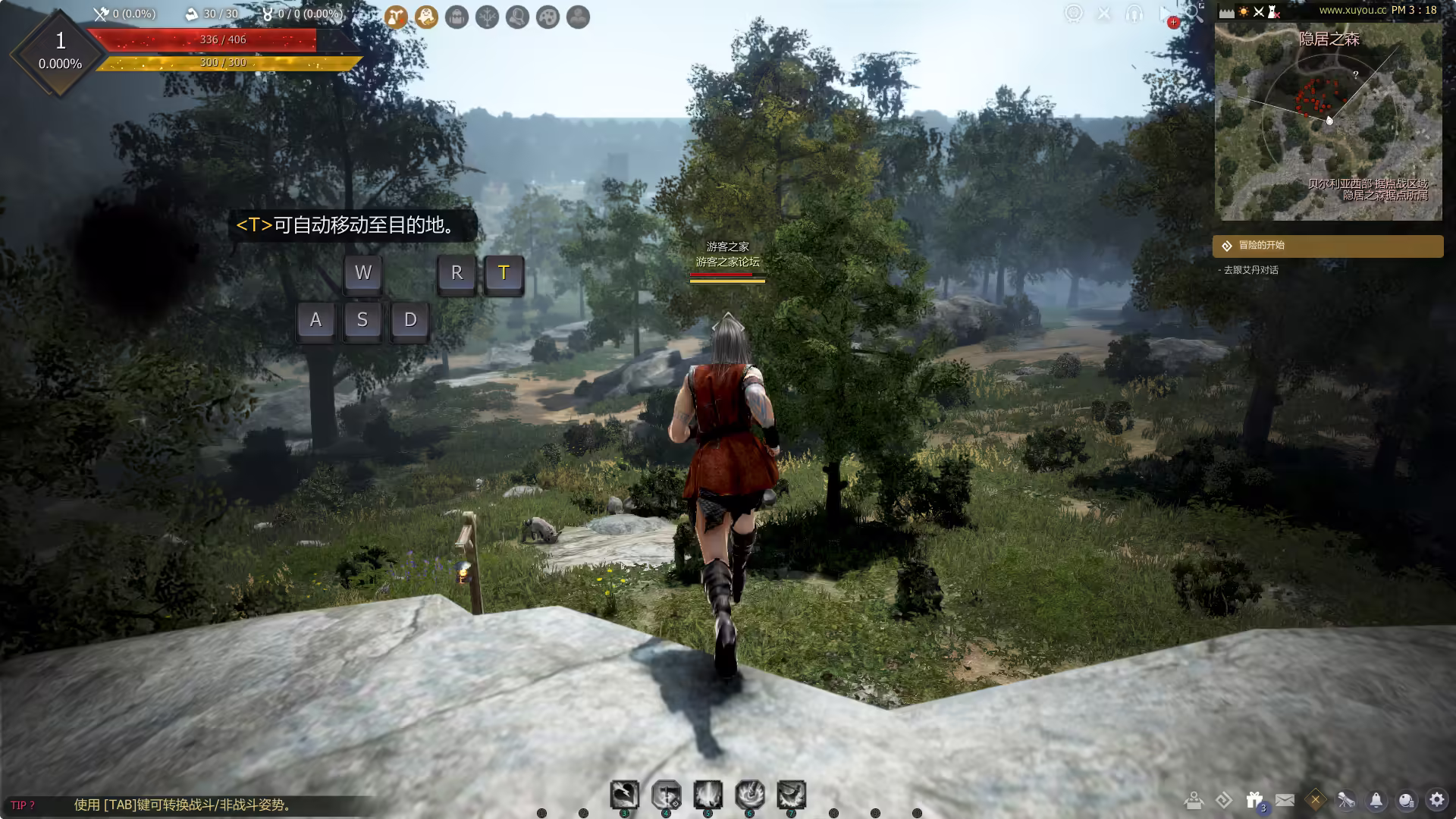Image resolution: width=1456 pixels, height=819 pixels.
Task: Click the gold diamond X button
Action: point(1315,799)
